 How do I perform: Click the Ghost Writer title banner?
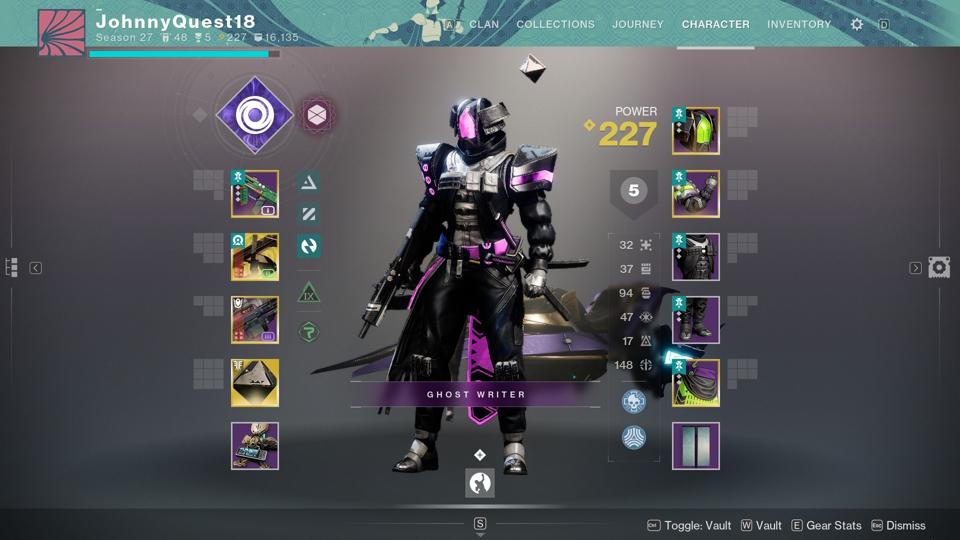(476, 394)
